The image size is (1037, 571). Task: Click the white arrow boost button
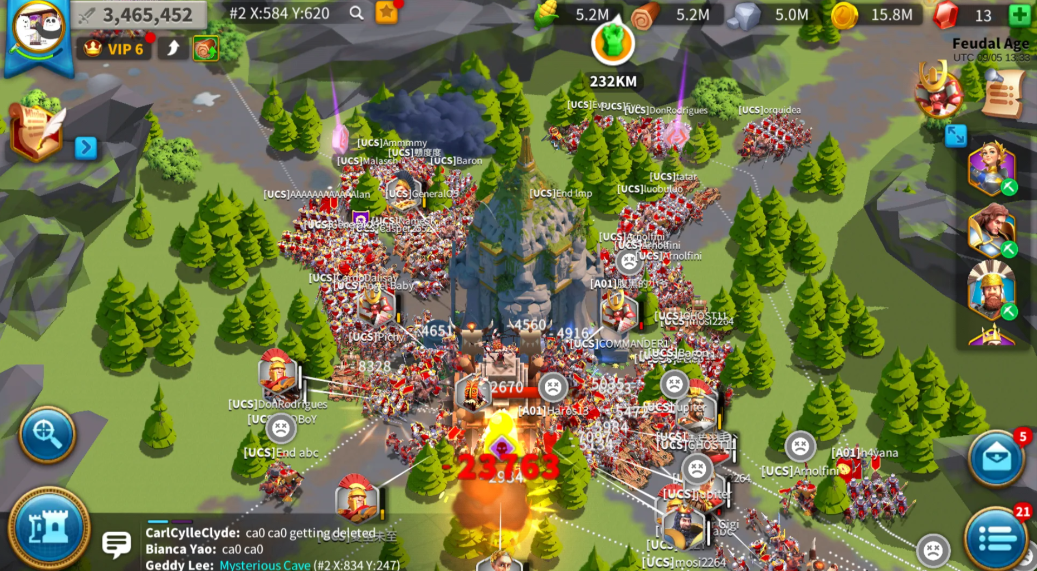(x=173, y=48)
